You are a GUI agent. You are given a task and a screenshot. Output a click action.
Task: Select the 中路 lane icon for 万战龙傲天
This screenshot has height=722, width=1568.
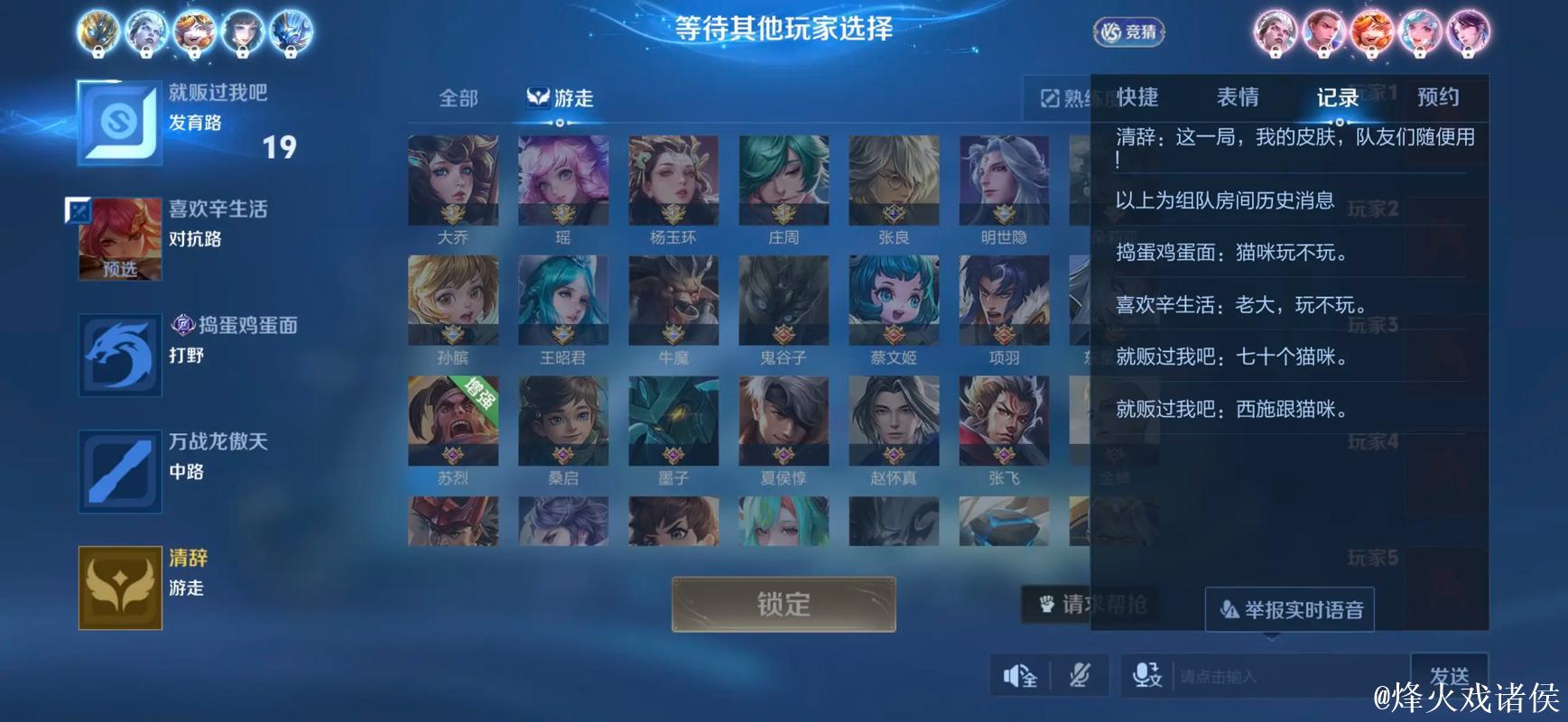[118, 472]
